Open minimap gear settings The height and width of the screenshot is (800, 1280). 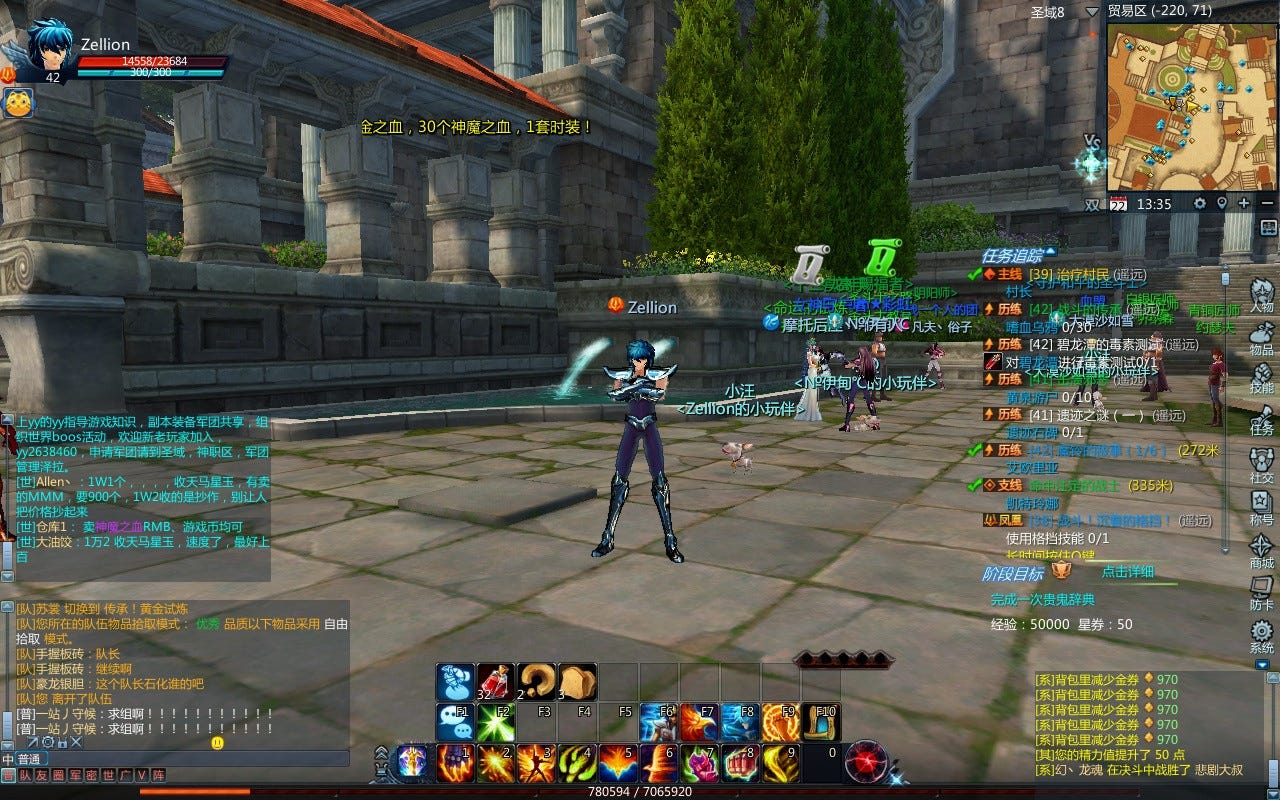[1199, 203]
